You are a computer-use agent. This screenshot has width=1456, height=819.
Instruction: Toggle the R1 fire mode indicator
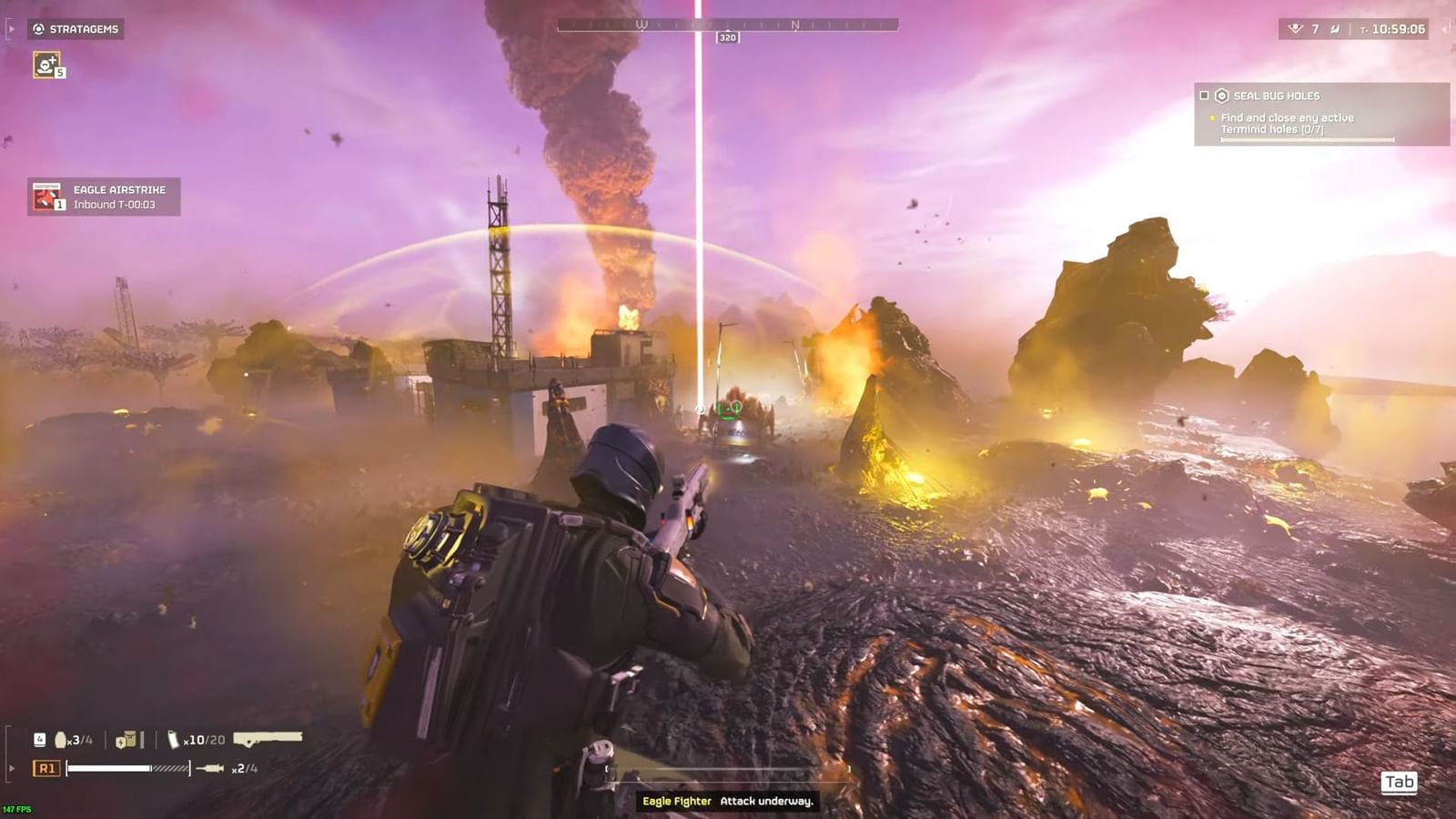point(46,768)
